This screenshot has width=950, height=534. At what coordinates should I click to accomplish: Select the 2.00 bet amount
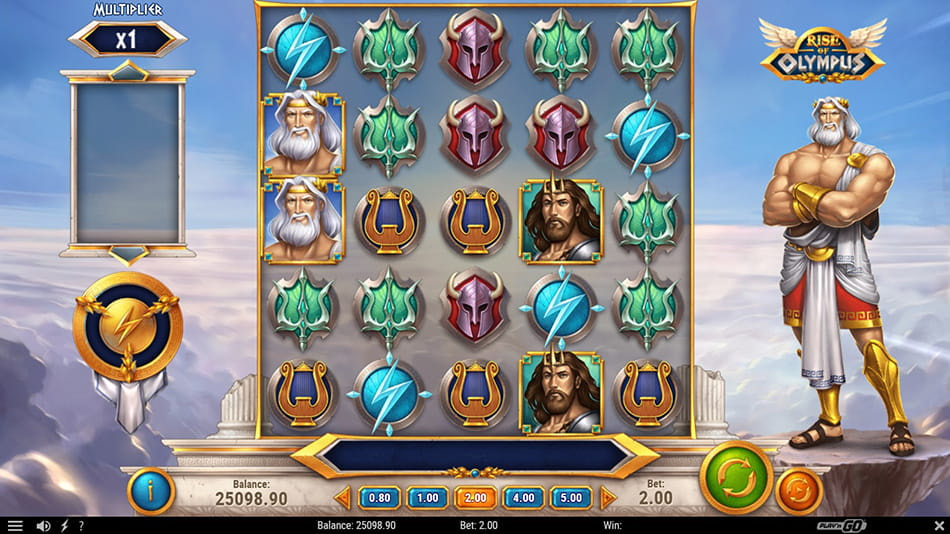[x=476, y=497]
